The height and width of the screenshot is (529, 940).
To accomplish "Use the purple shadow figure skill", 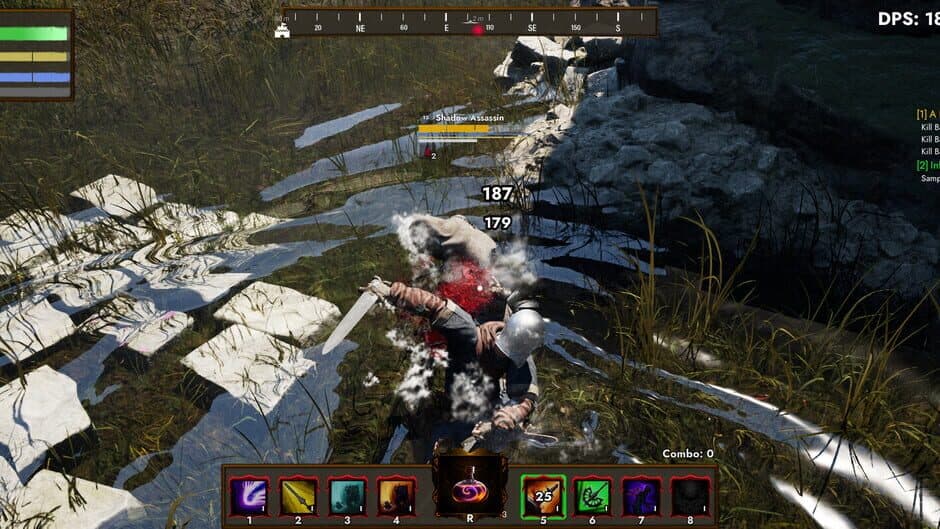I will [641, 495].
